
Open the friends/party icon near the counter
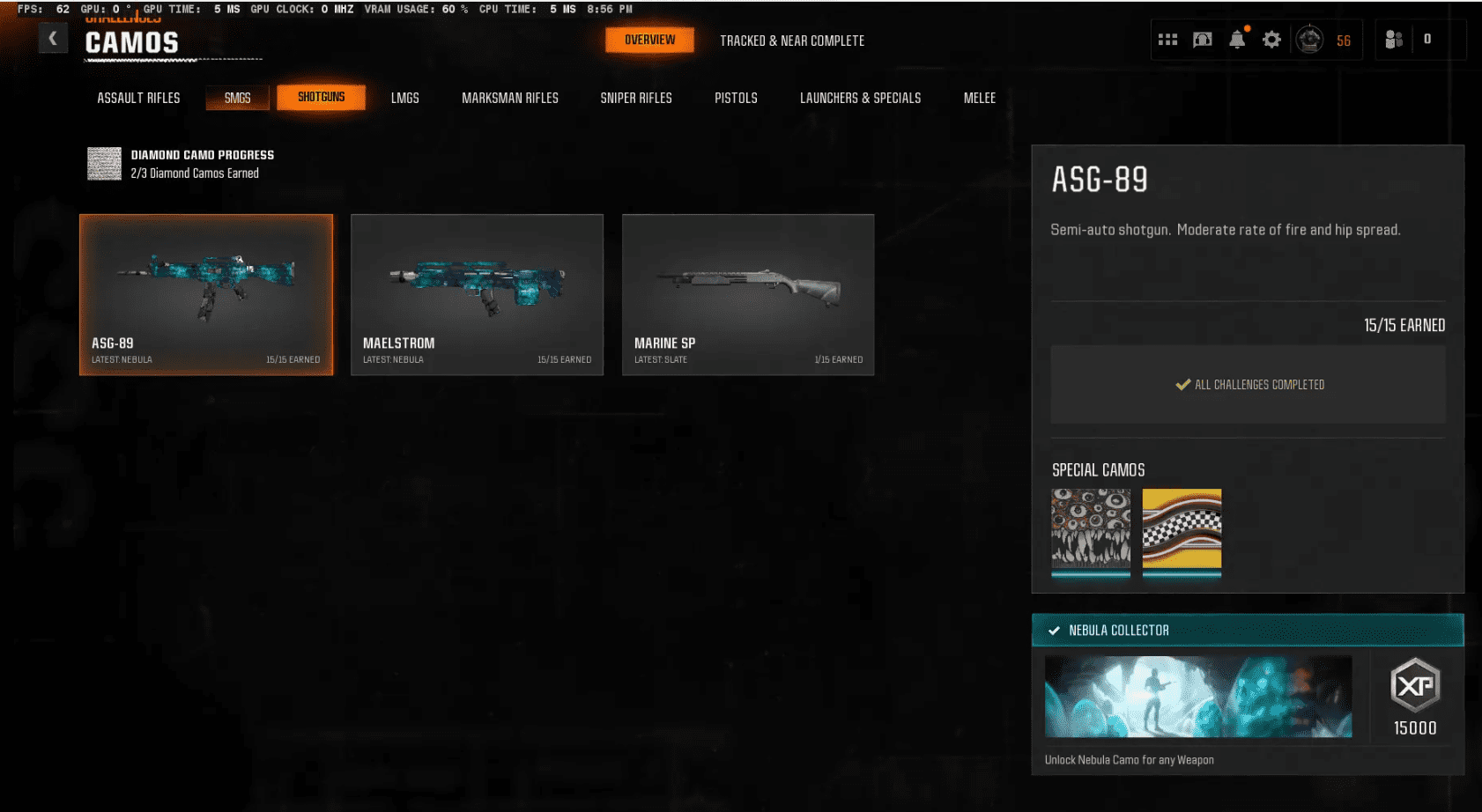tap(1395, 39)
